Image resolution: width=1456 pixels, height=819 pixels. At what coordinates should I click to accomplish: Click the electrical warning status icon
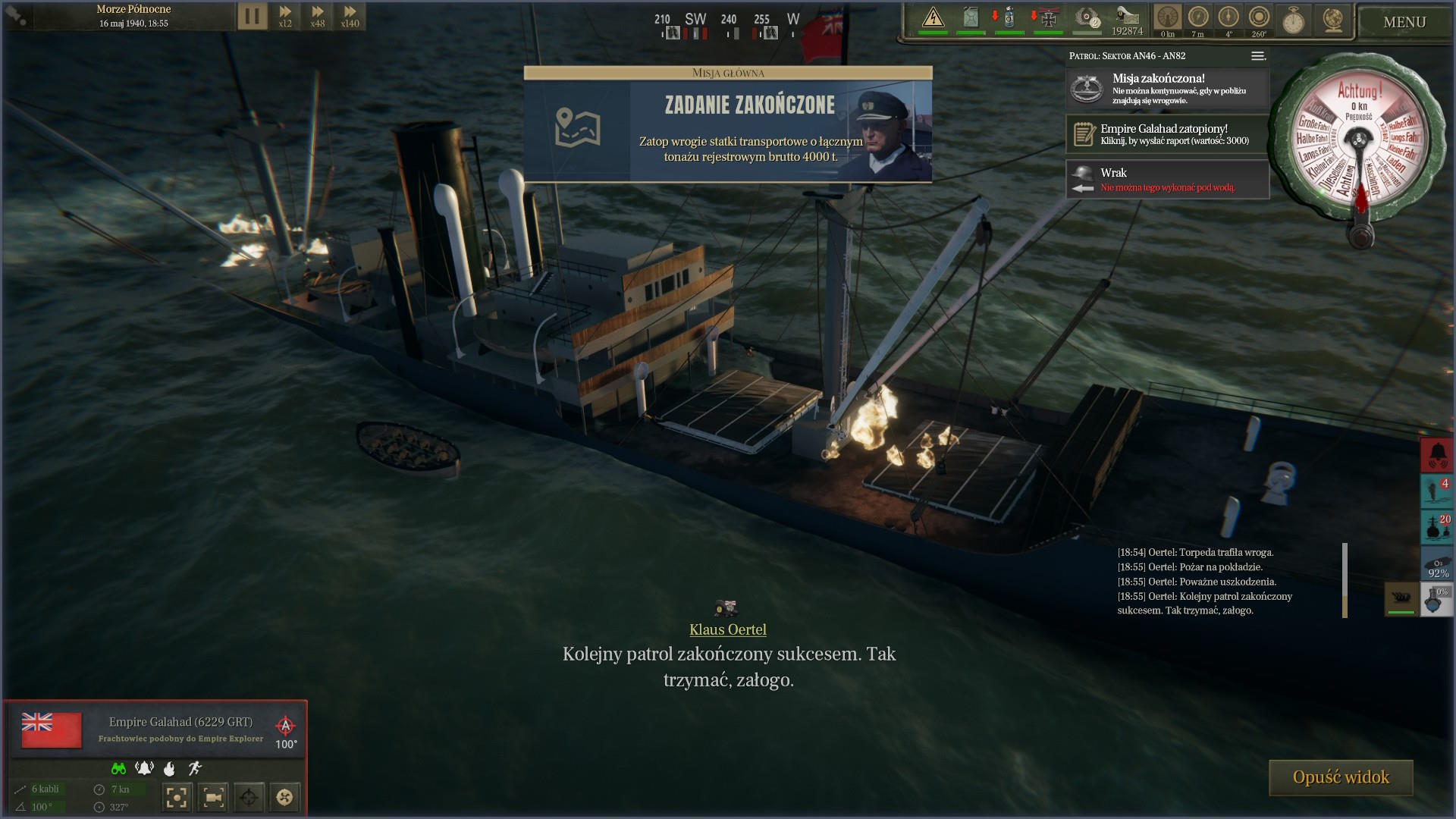pyautogui.click(x=933, y=18)
